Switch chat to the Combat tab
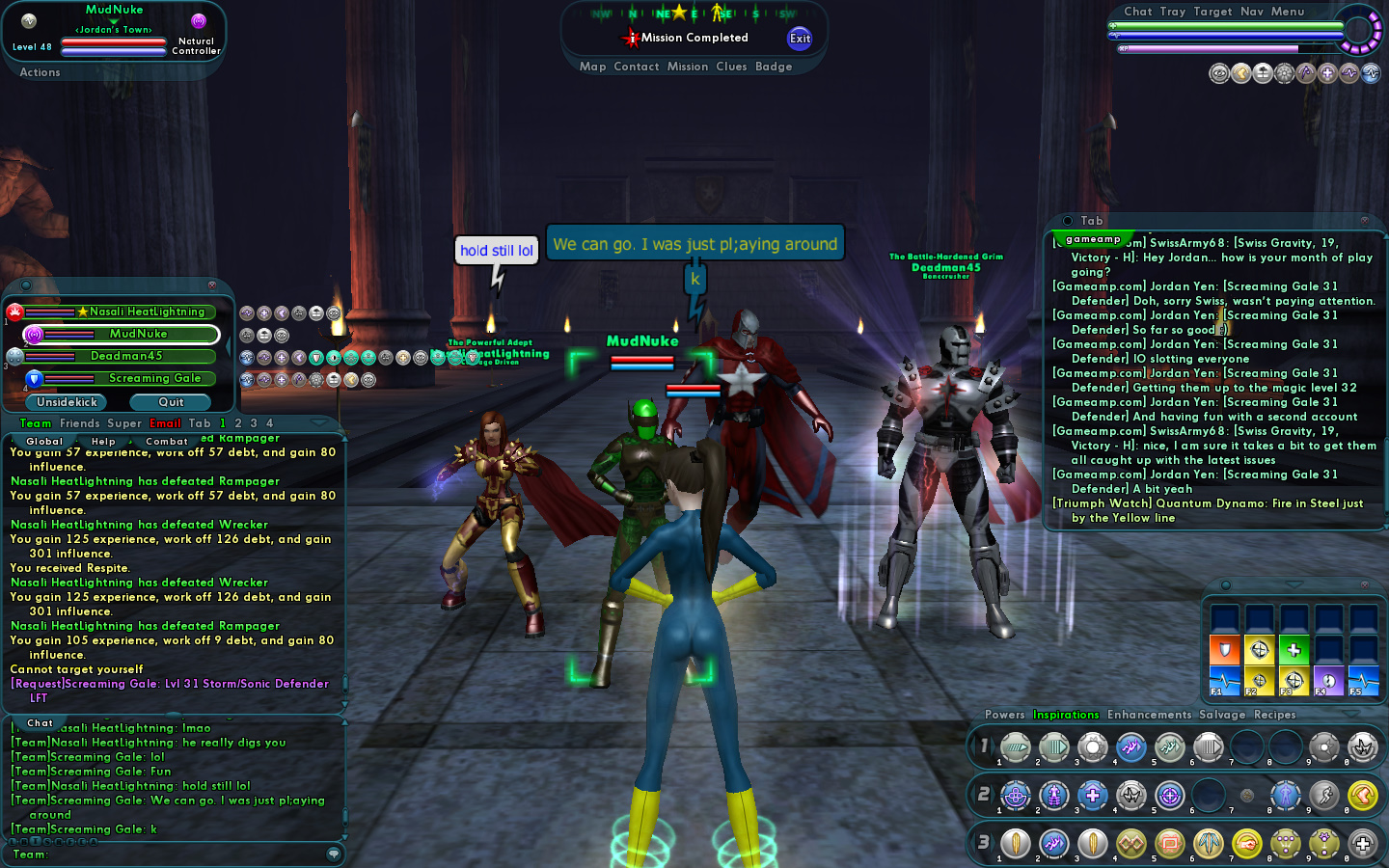 coord(167,442)
